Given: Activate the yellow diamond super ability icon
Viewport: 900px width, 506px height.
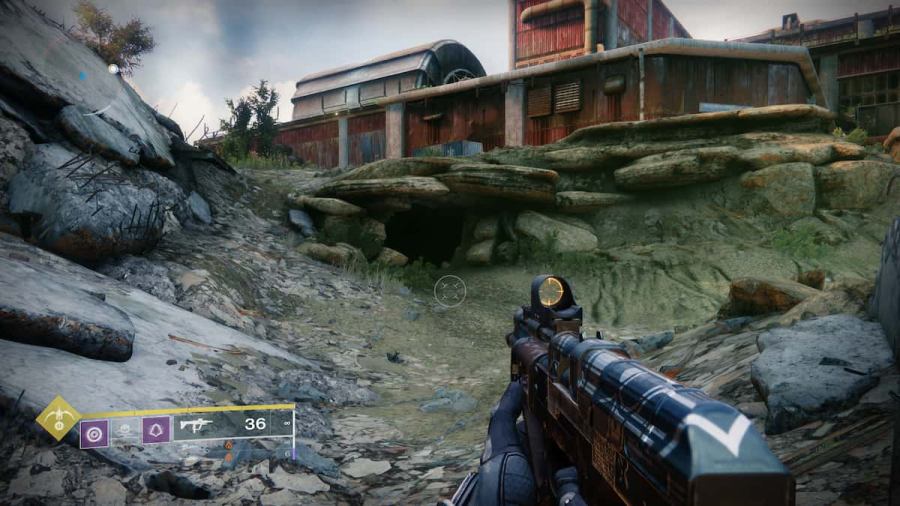Looking at the screenshot, I should click(x=58, y=418).
